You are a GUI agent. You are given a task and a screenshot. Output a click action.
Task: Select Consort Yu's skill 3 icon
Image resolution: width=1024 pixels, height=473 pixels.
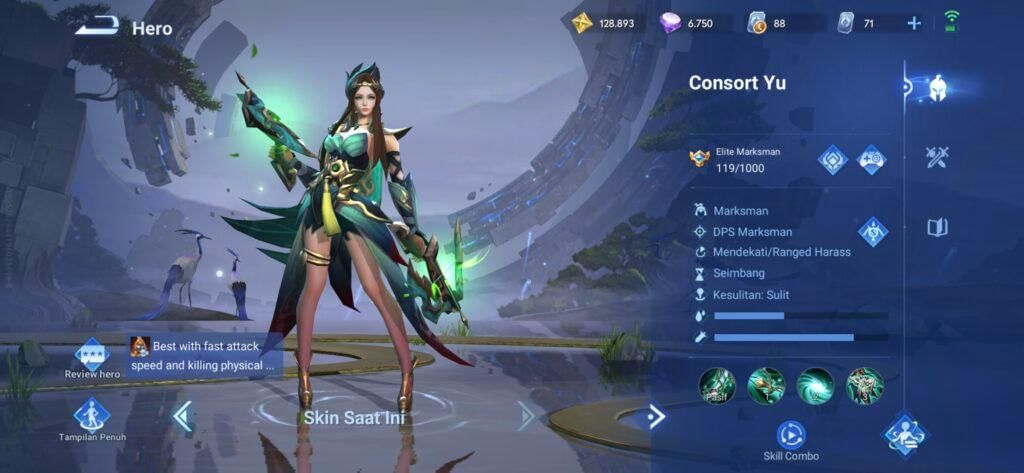coord(864,386)
